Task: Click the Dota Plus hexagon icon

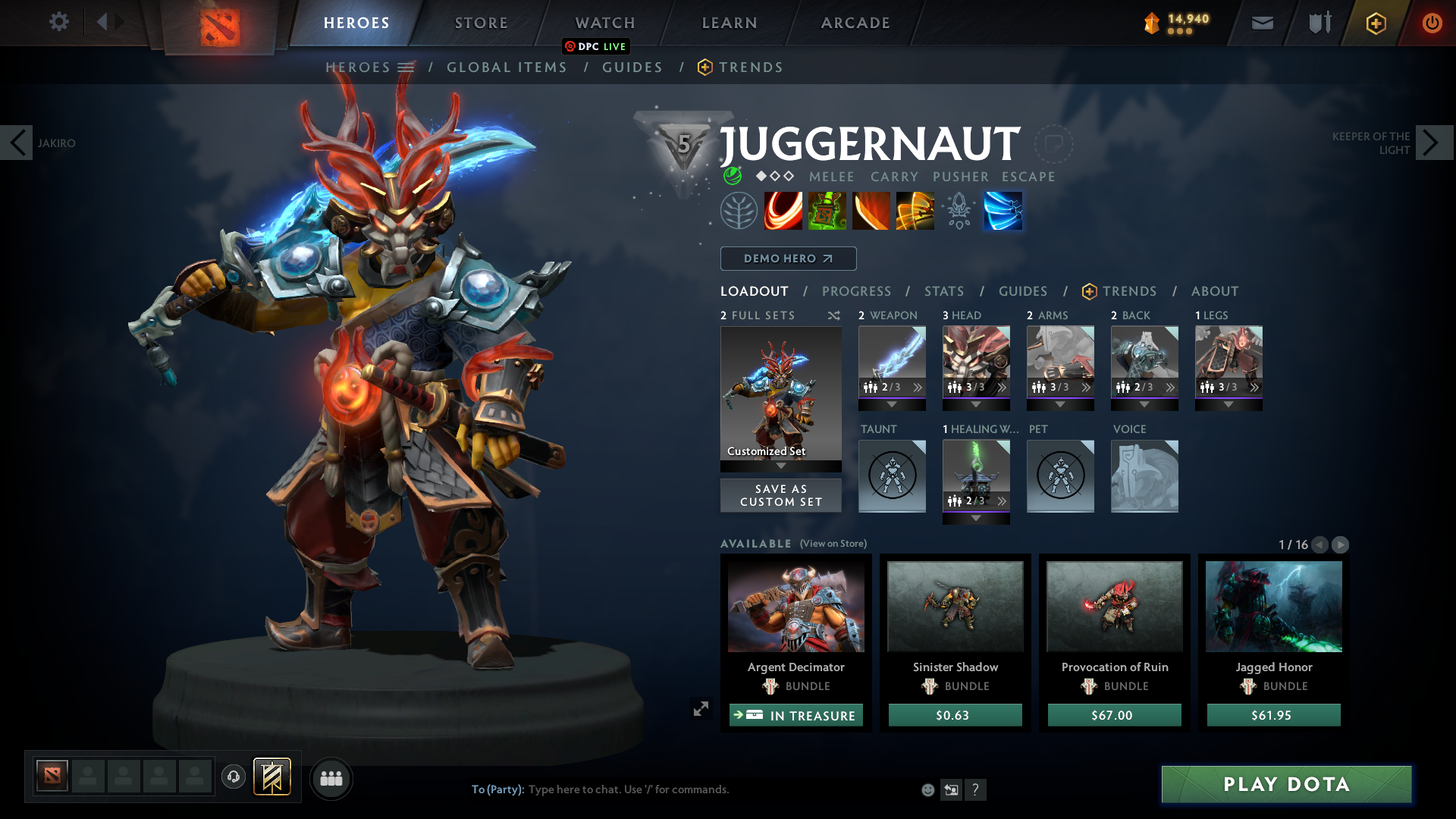Action: point(1375,23)
